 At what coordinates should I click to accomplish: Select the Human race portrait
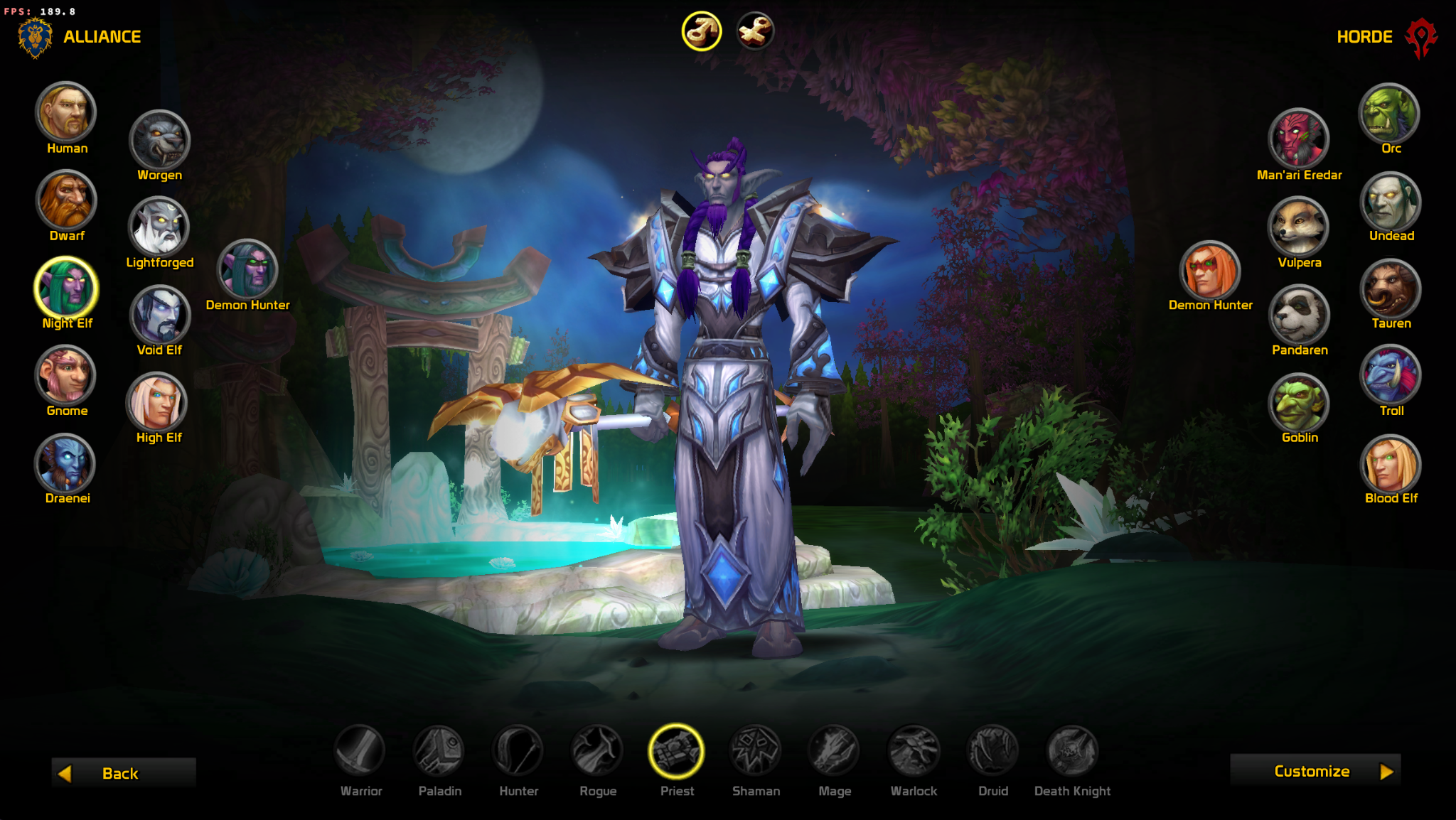point(66,112)
